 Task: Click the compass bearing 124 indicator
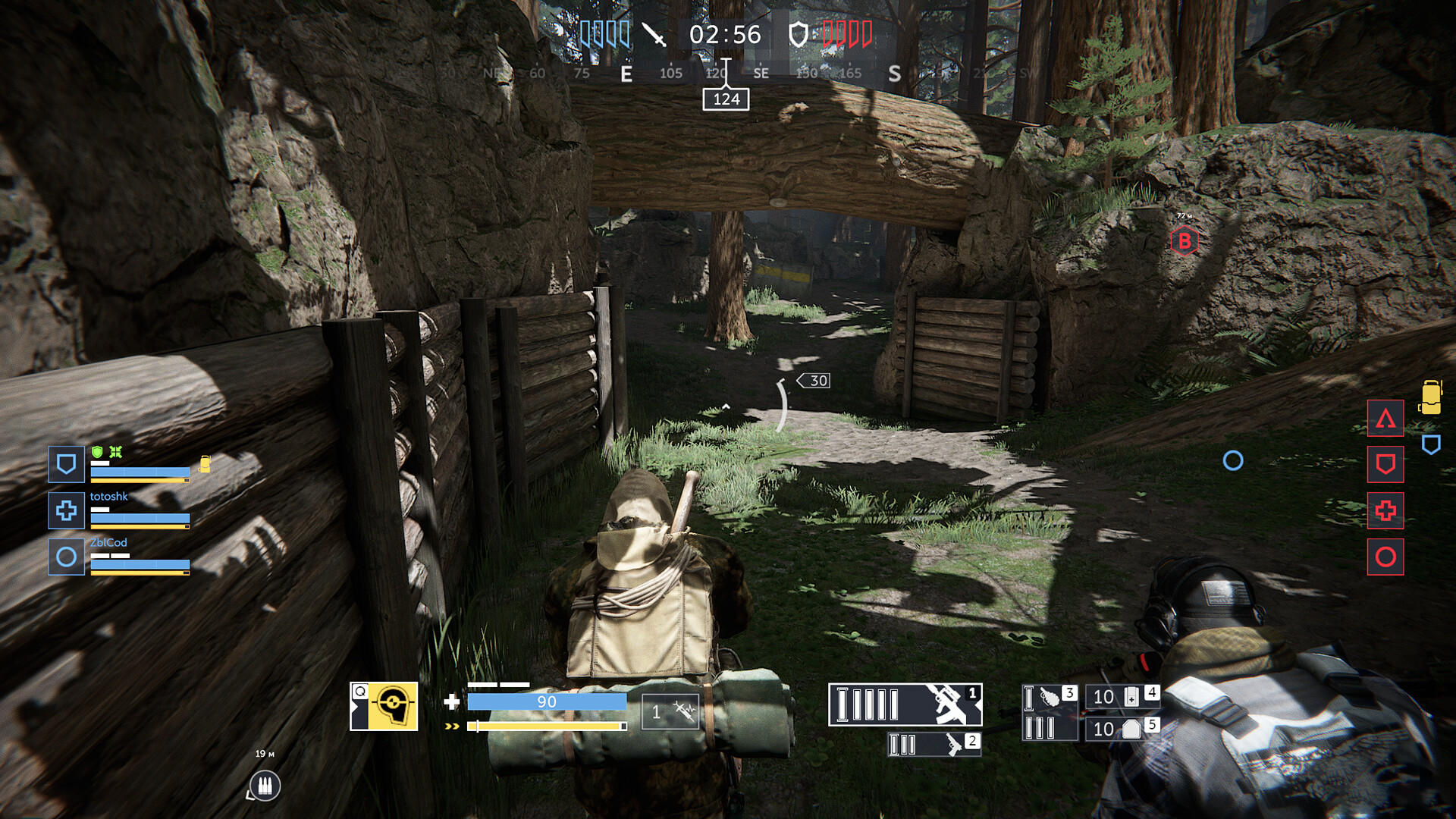(x=727, y=98)
